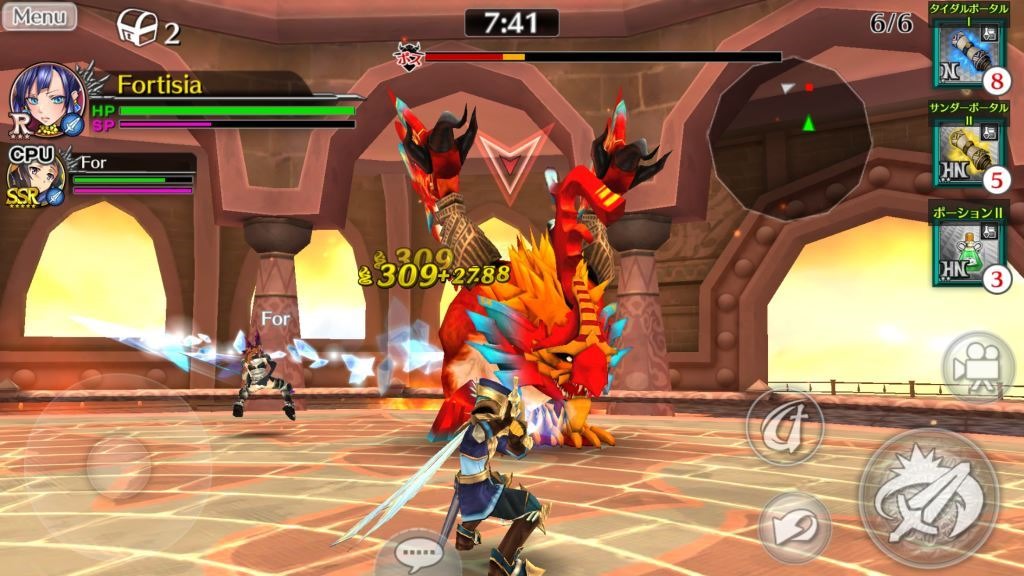Select the CPU ally portrait
The width and height of the screenshot is (1024, 576).
pos(31,180)
